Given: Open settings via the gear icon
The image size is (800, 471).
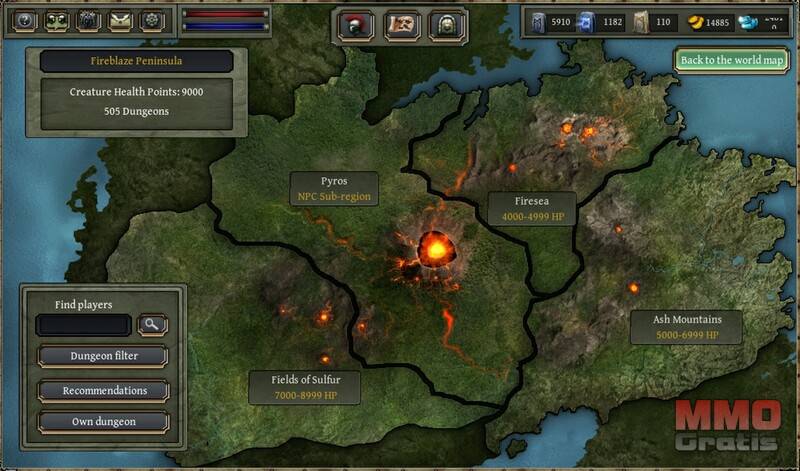Looking at the screenshot, I should 153,21.
